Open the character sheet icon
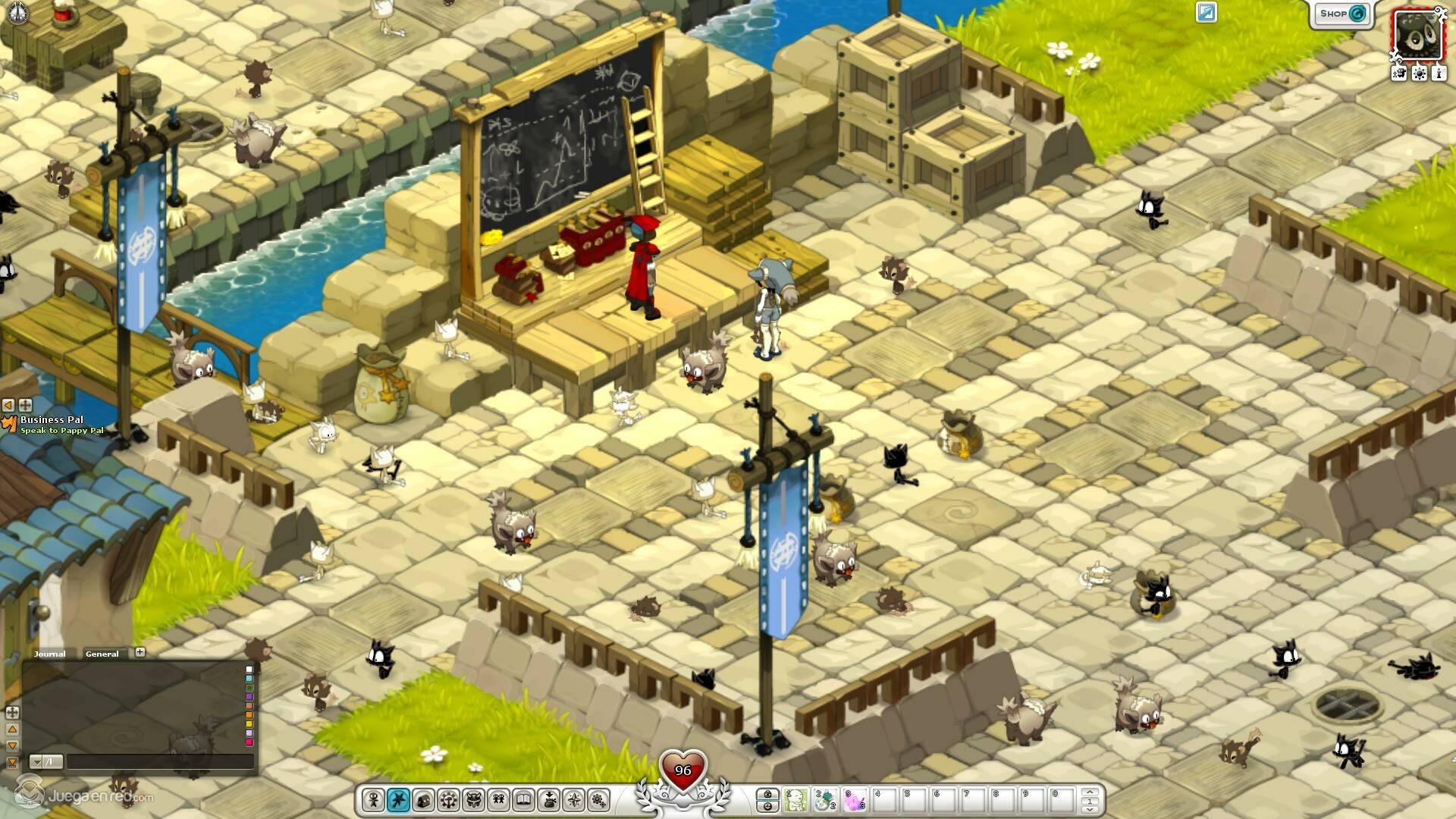 (373, 799)
